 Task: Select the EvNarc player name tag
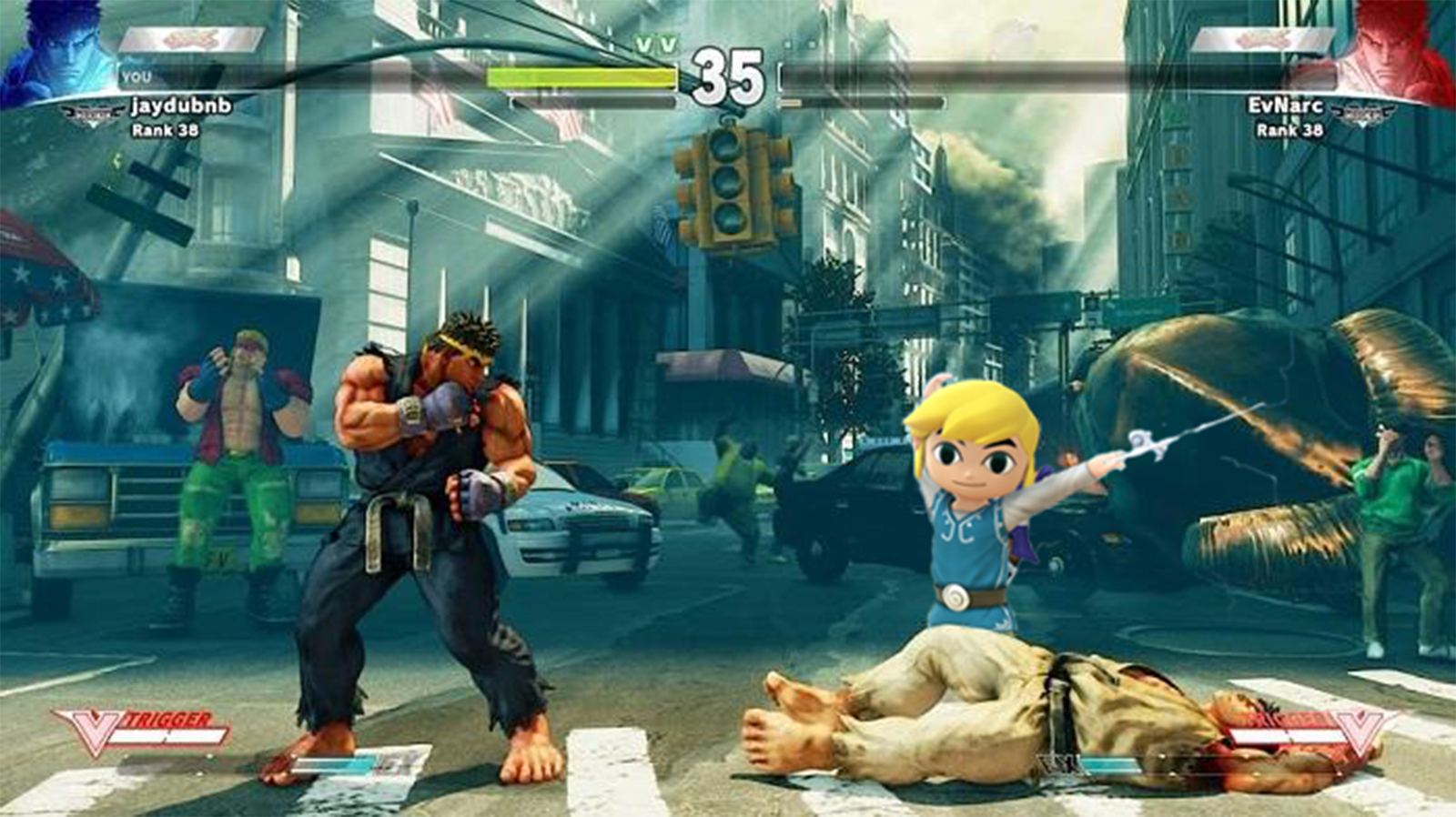1285,106
